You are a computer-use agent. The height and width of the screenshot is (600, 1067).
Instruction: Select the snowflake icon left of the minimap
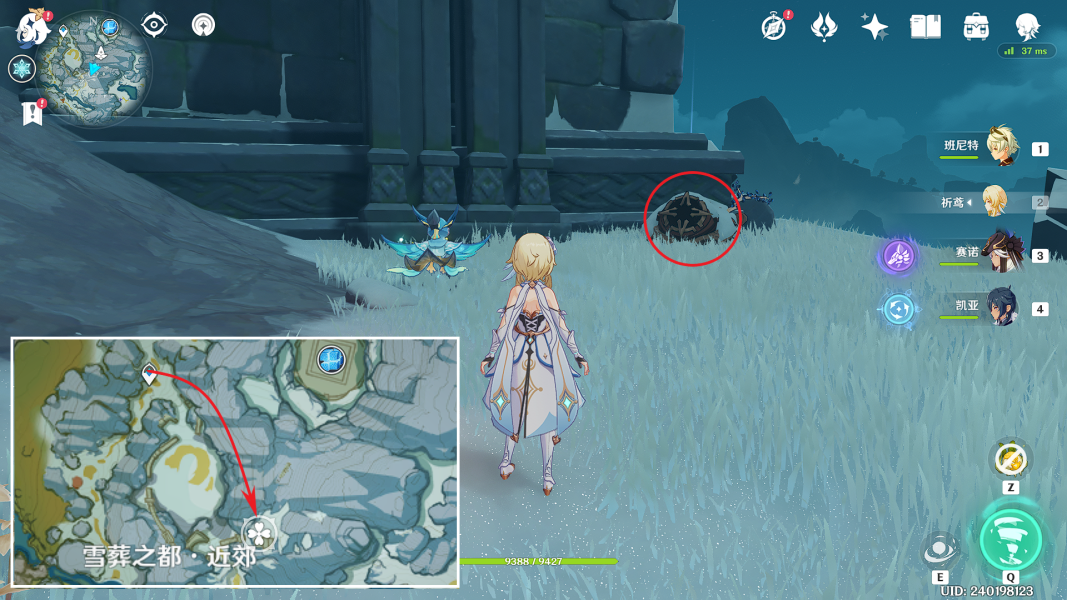tap(21, 69)
